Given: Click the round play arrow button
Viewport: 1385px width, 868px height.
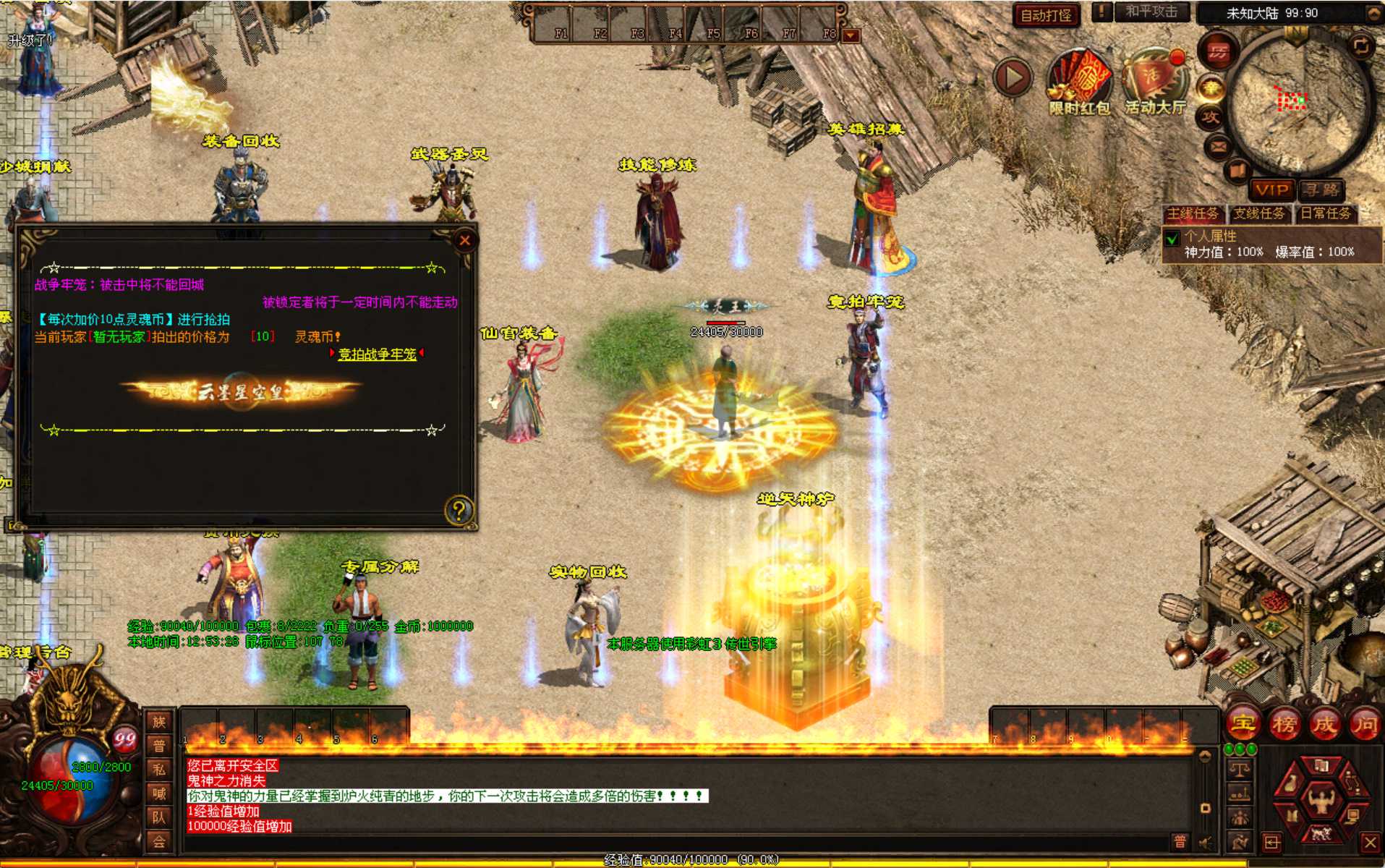Looking at the screenshot, I should [x=1013, y=77].
